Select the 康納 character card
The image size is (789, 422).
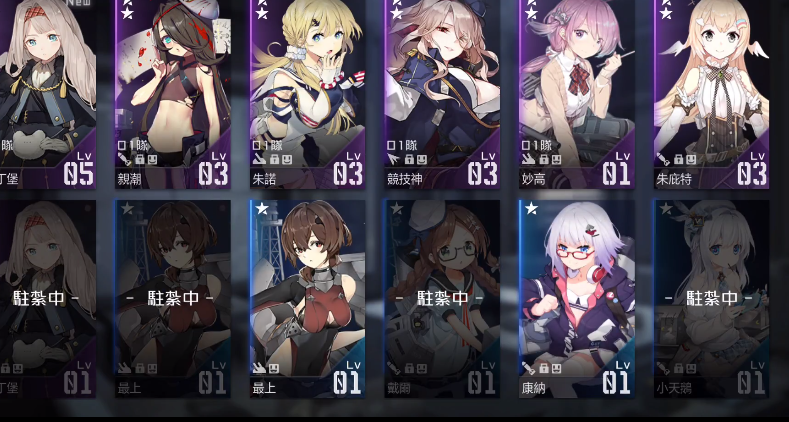tap(576, 298)
